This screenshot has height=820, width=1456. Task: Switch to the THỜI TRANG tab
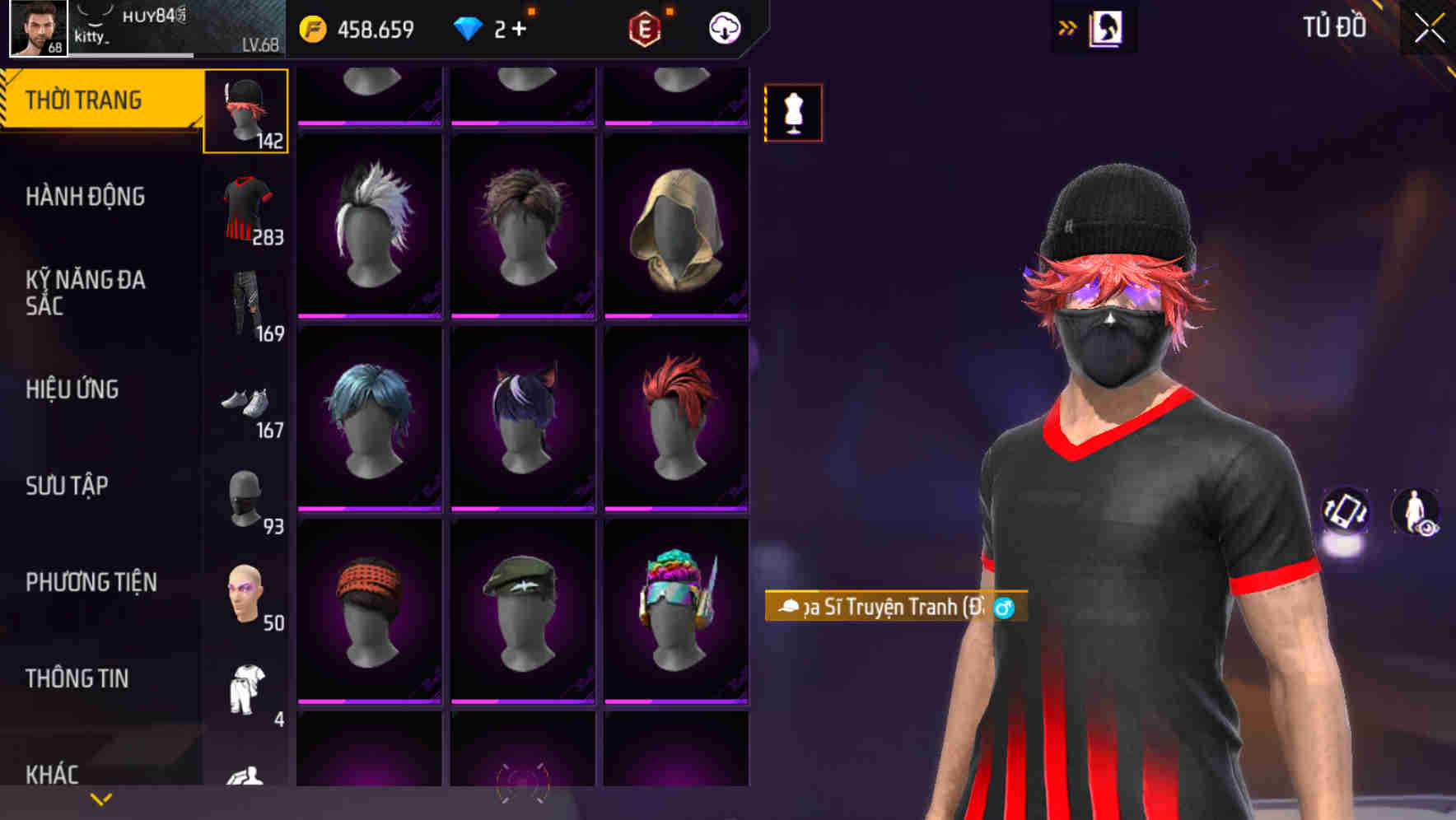84,99
